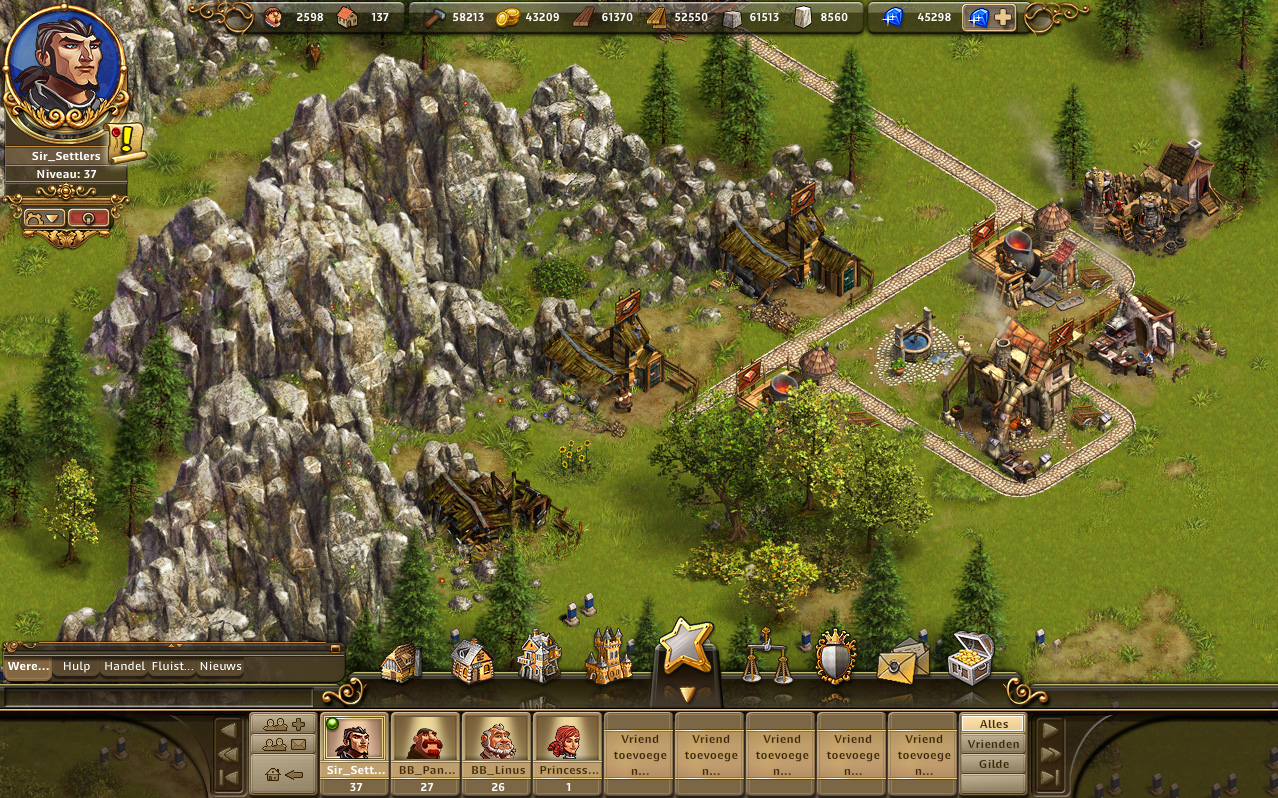1278x798 pixels.
Task: Show the Nieuws chat tab
Action: tap(220, 667)
